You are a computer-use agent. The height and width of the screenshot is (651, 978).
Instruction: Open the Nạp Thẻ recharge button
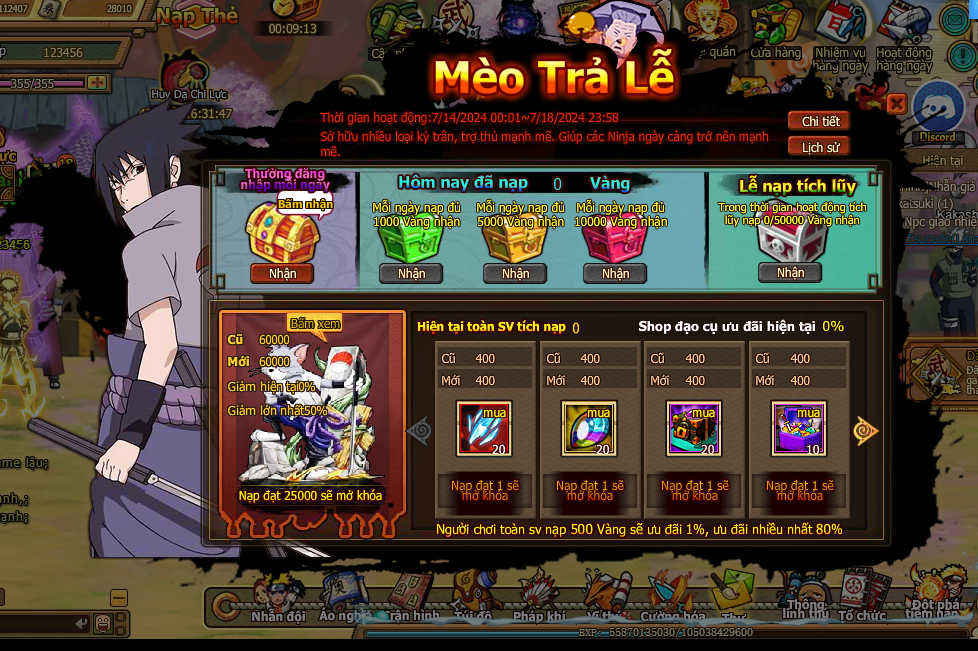198,16
